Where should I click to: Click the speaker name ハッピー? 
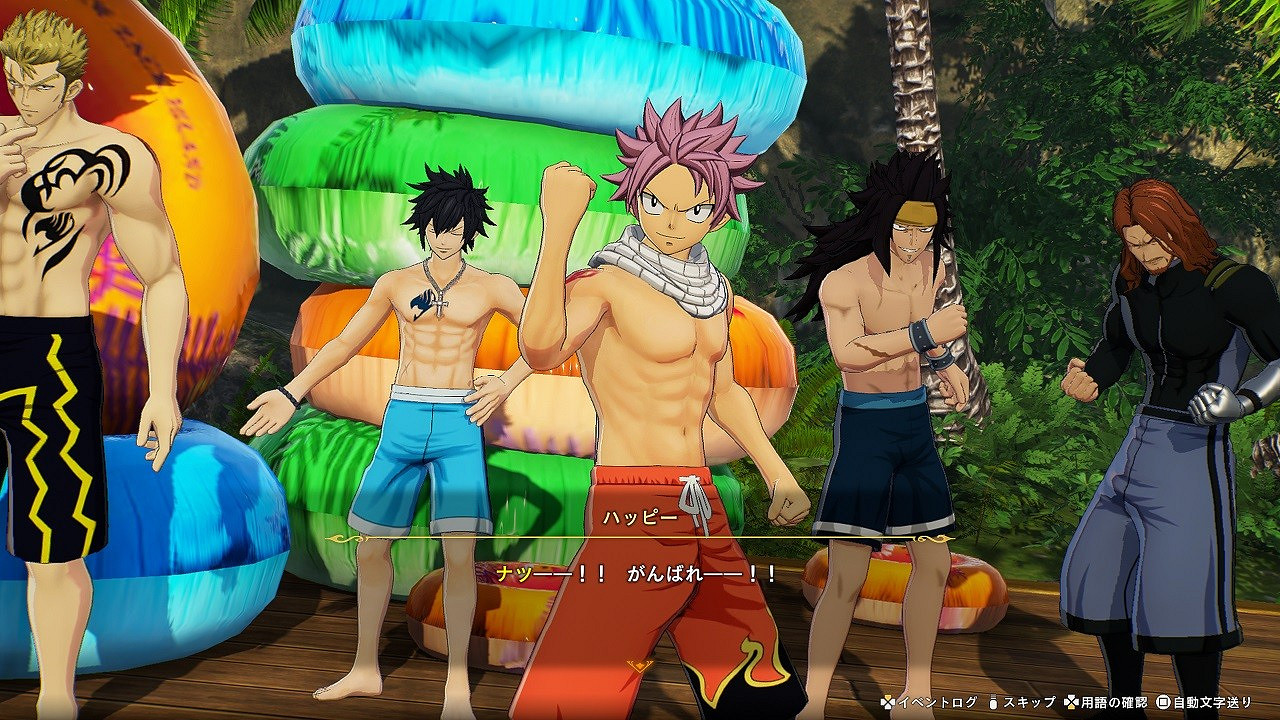coord(640,517)
